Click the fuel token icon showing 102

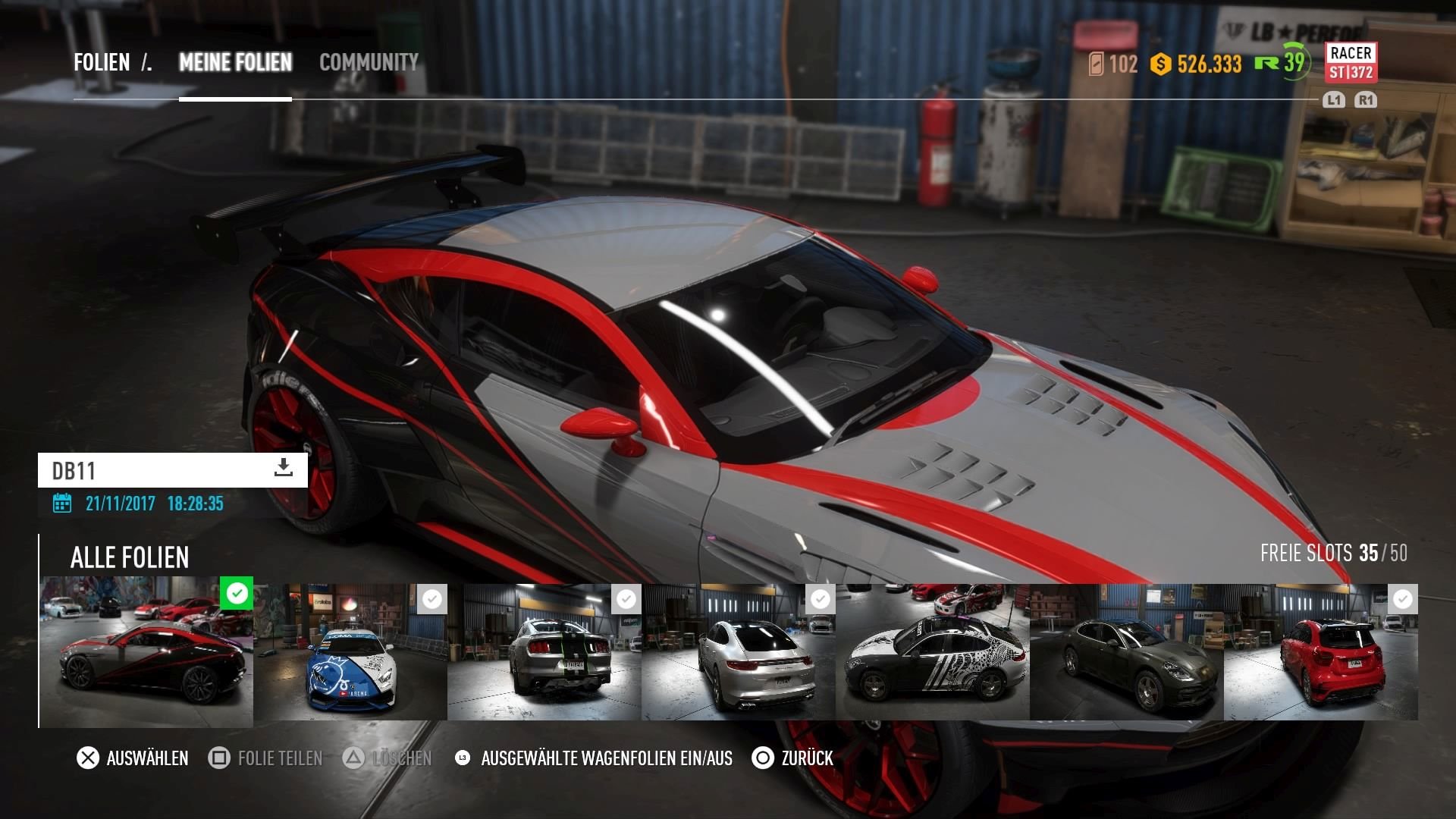tap(1094, 64)
